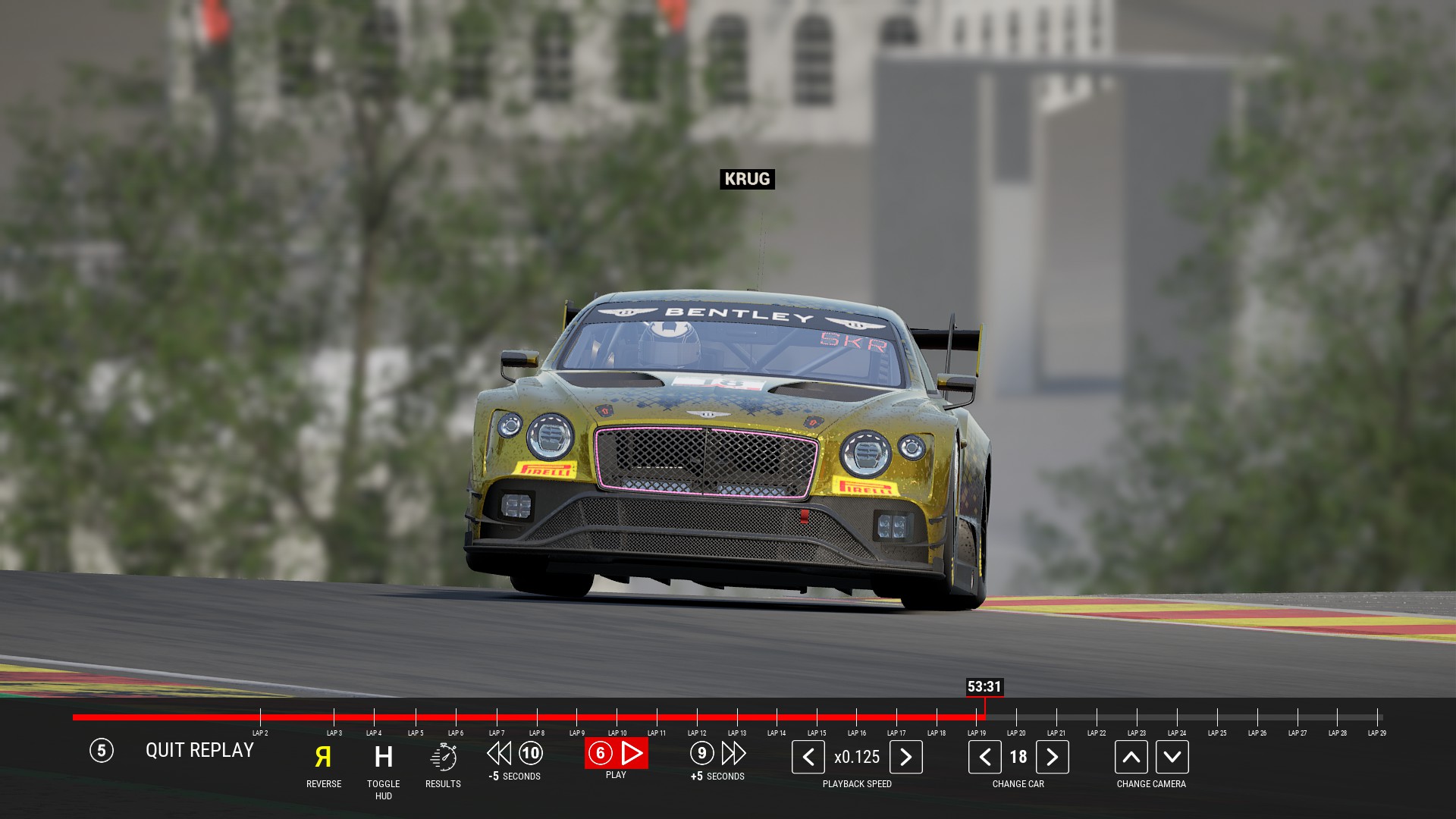
Task: Increase the playback speed
Action: tap(905, 757)
